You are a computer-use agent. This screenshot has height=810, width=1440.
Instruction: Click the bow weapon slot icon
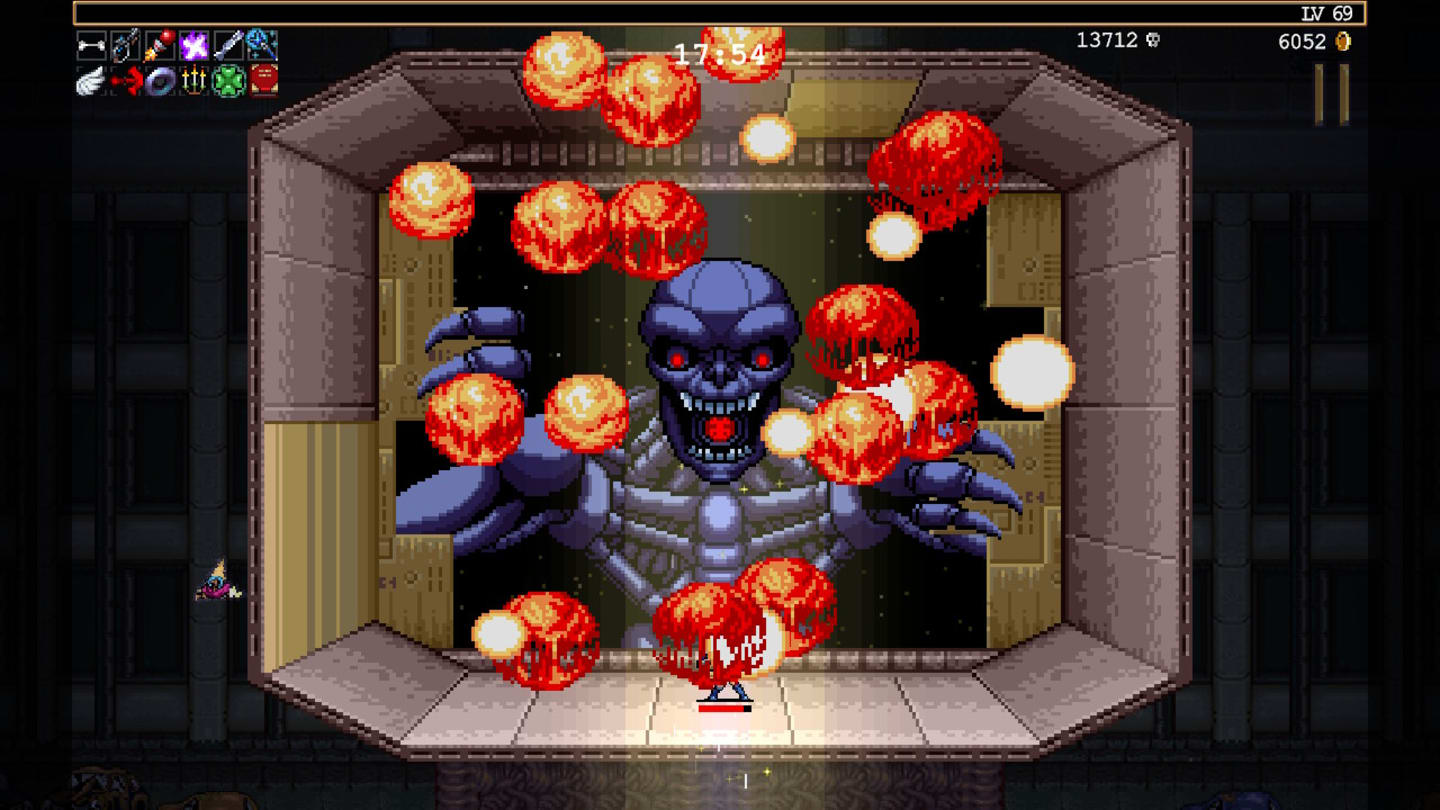[x=124, y=45]
